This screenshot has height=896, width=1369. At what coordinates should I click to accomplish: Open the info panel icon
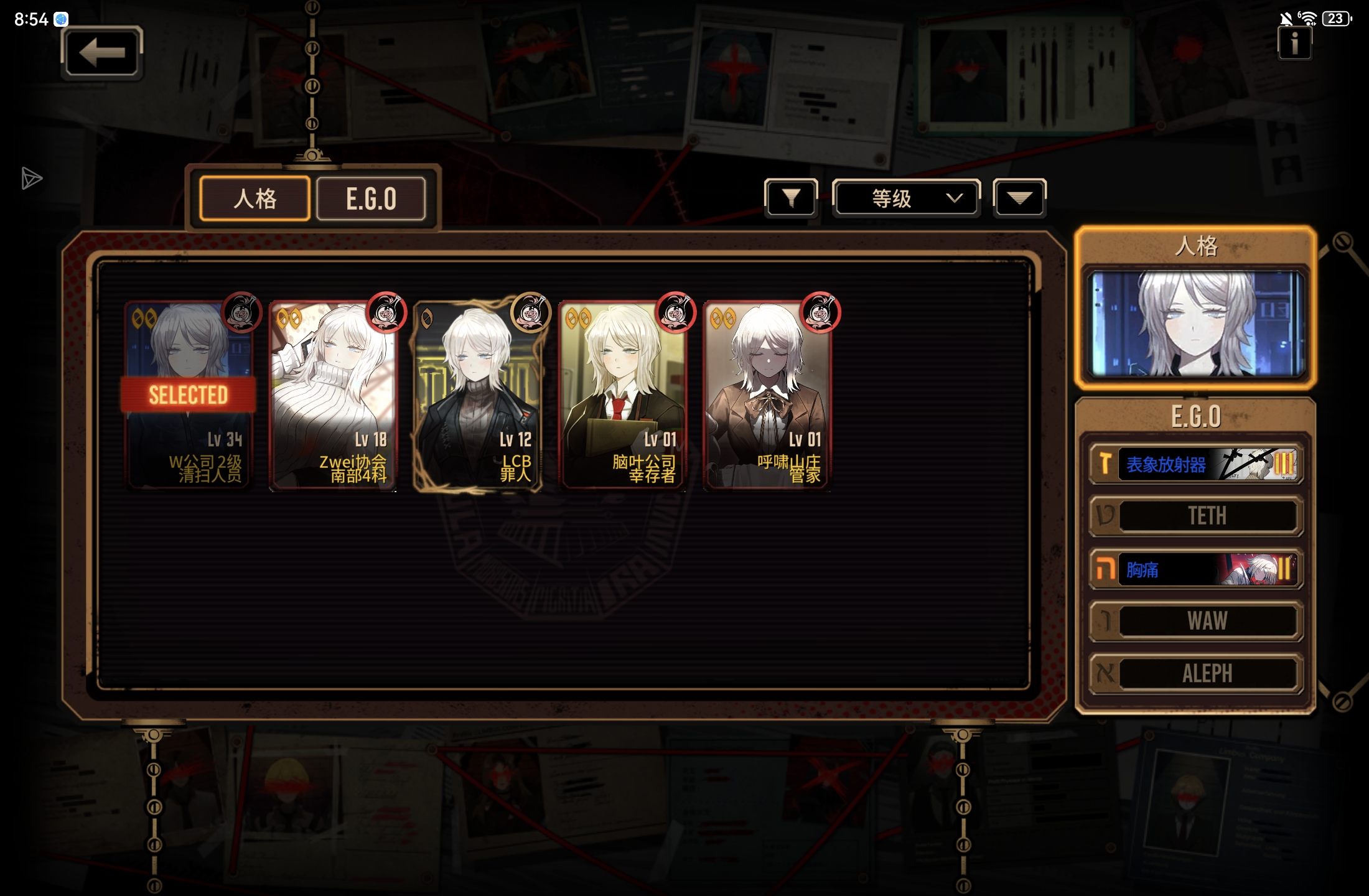tap(1294, 44)
